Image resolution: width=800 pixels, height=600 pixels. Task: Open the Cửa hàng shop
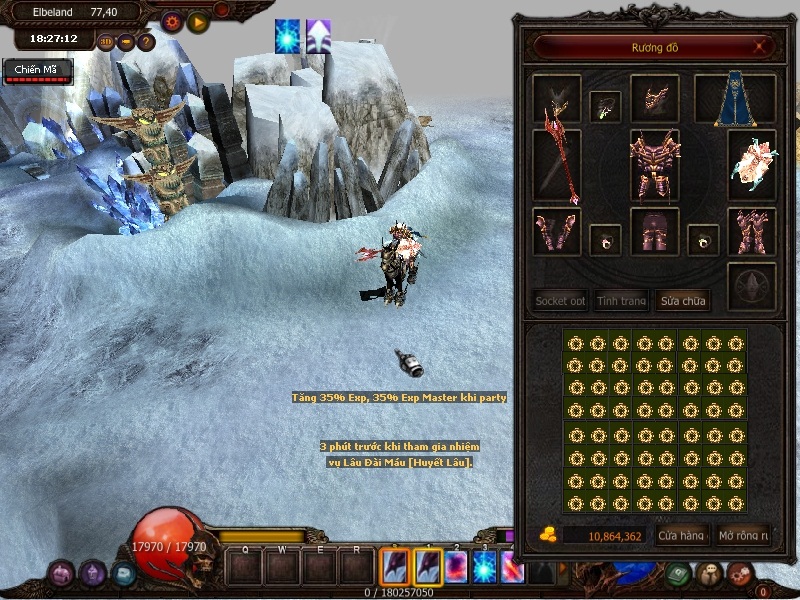pyautogui.click(x=682, y=535)
